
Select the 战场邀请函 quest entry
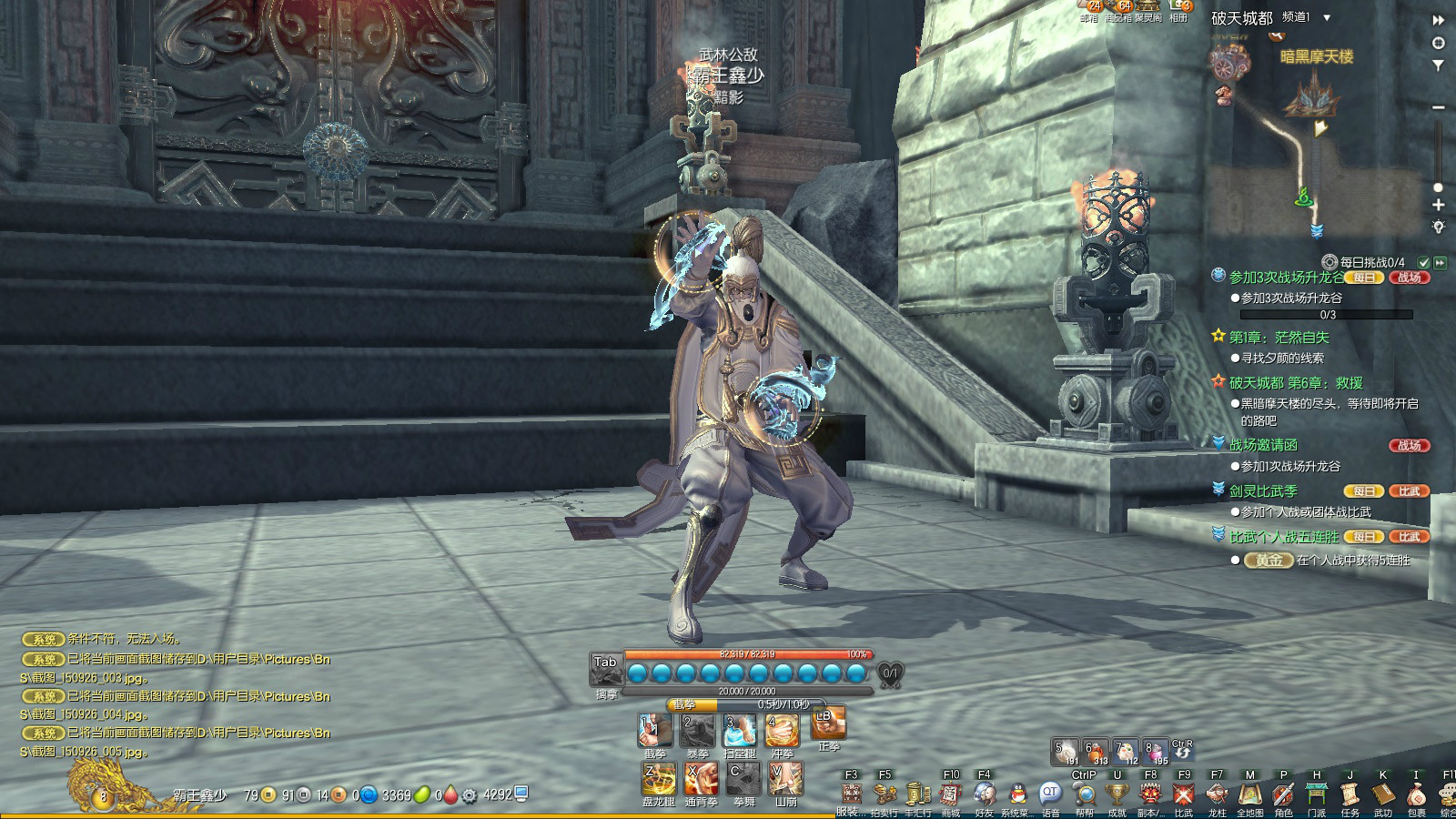point(1263,445)
